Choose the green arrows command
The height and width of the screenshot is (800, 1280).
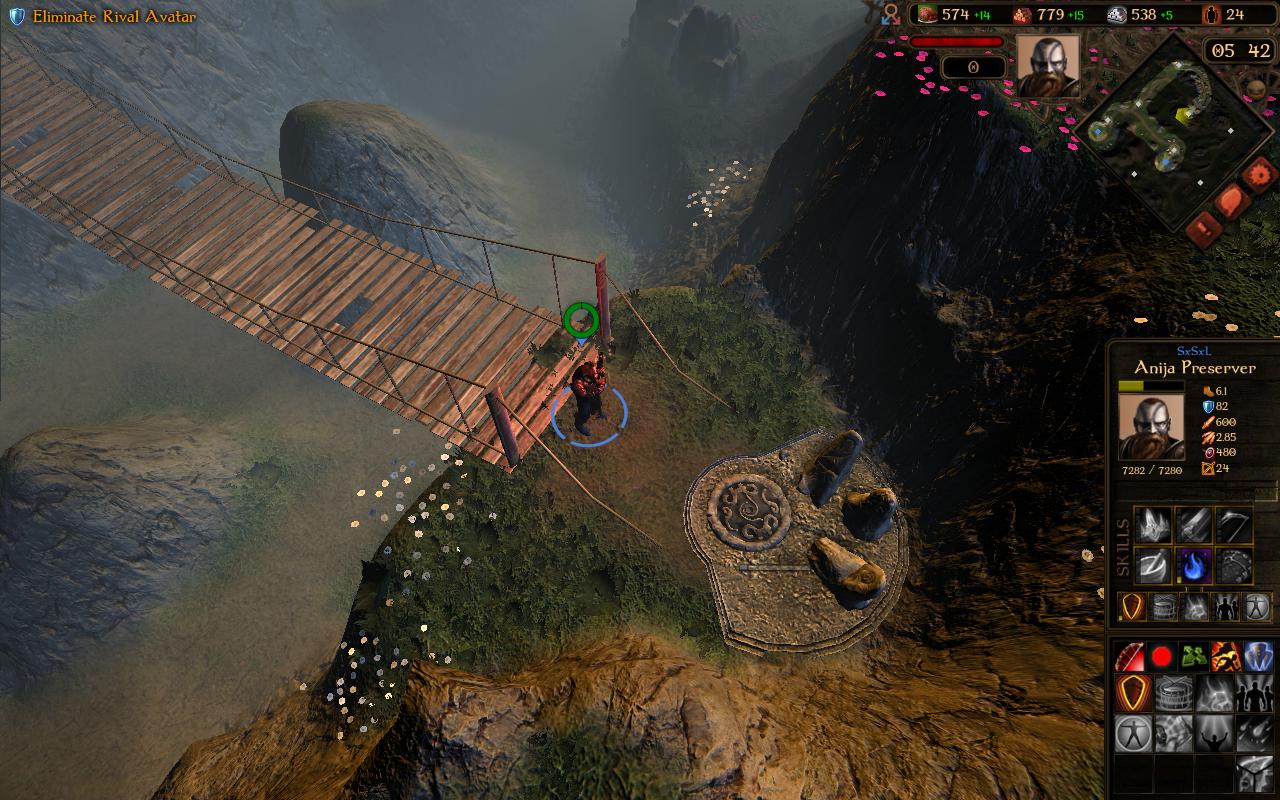pos(1194,657)
